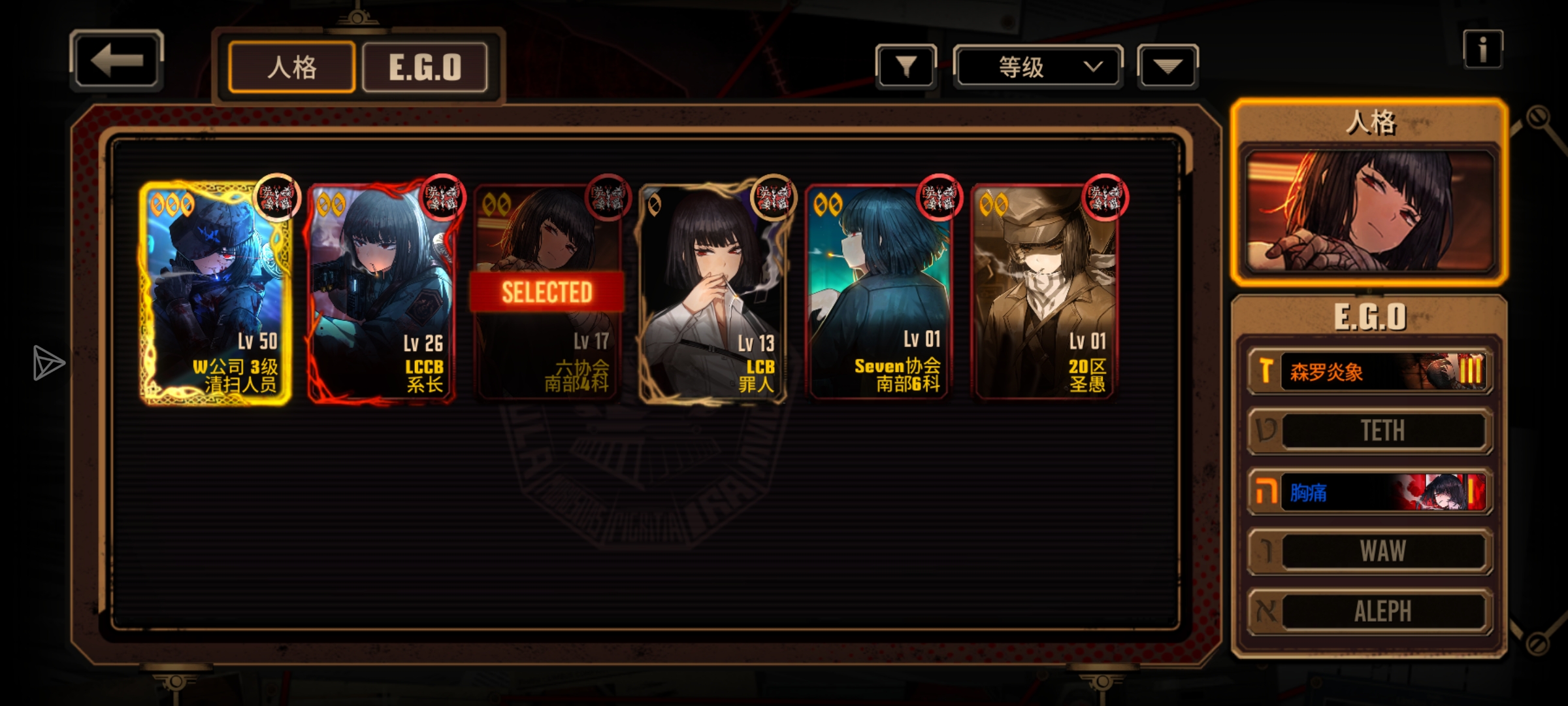Select the Lv 50 W公司 3级清扫人员 card
The image size is (1568, 706).
215,293
